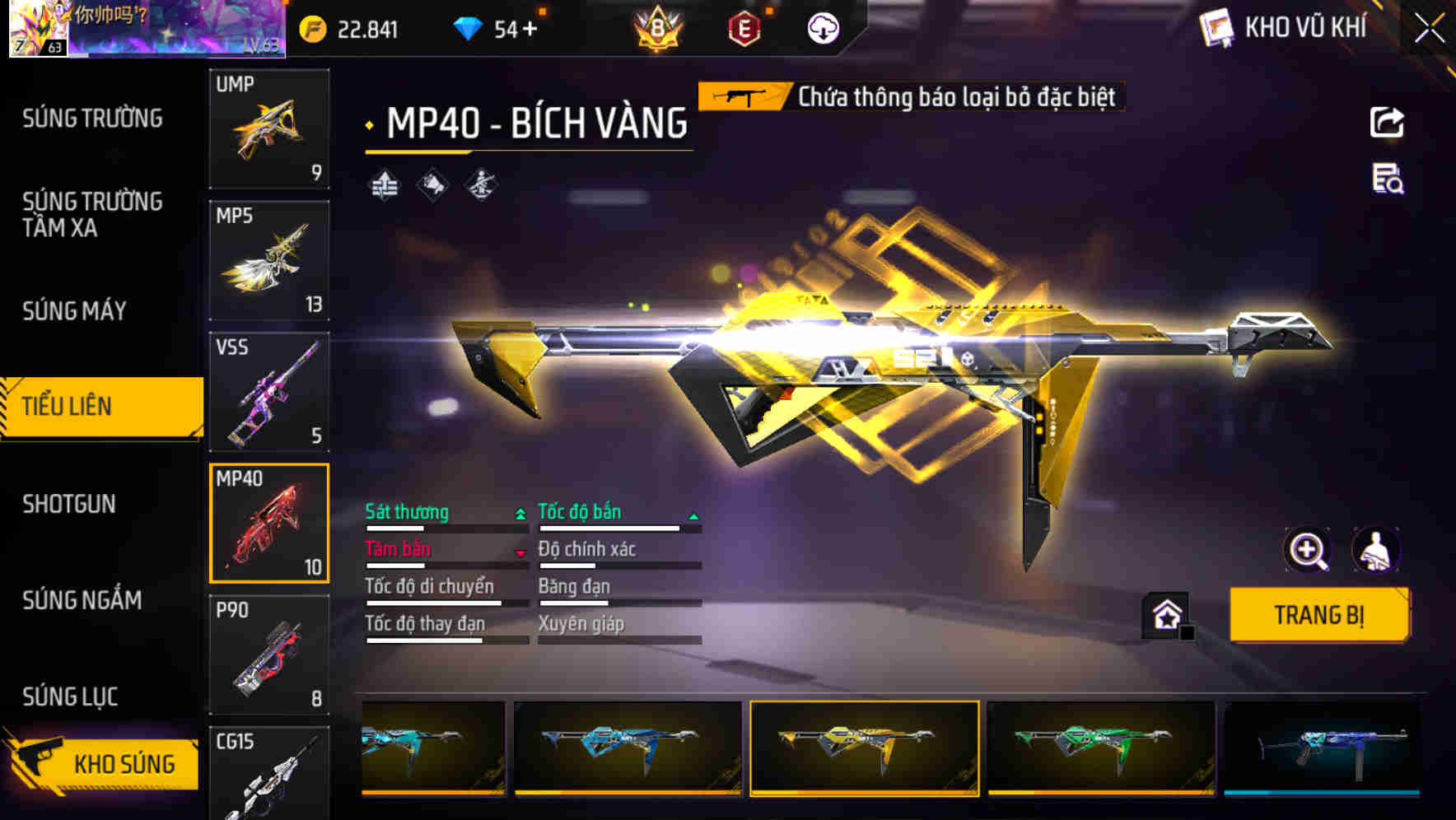Open the E badge icon in top bar
Viewport: 1456px width, 820px height.
pyautogui.click(x=745, y=27)
